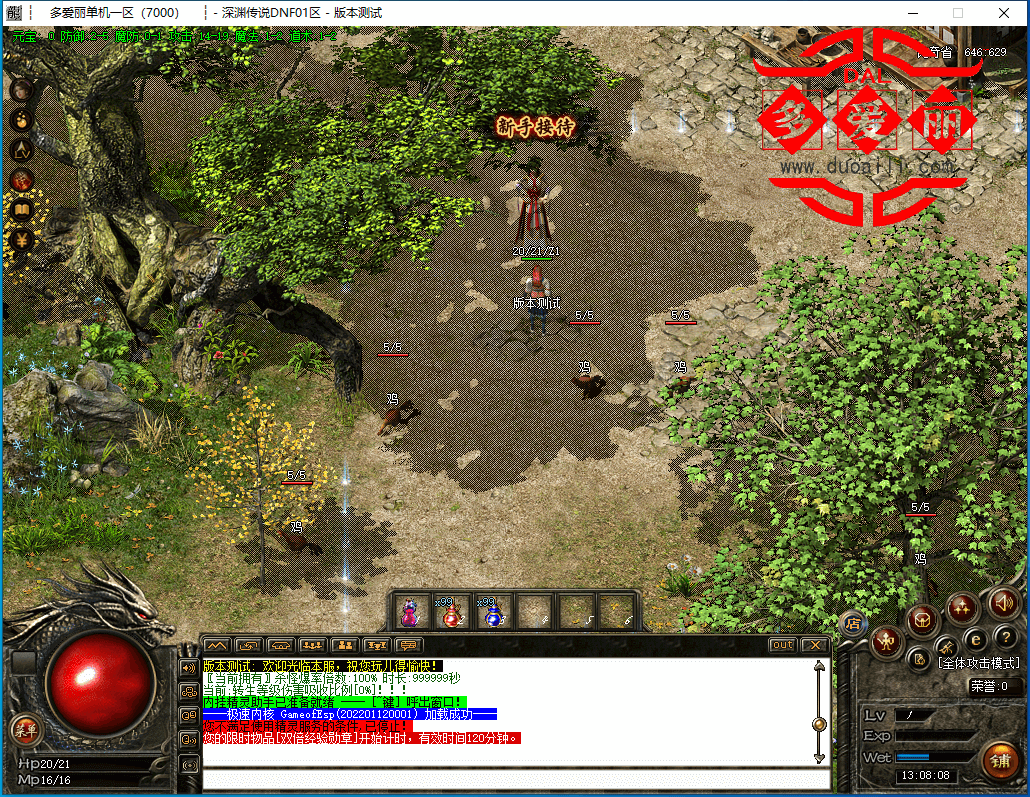Screen dimensions: 1030x797
Task: Close the chat panel with X
Action: [815, 645]
